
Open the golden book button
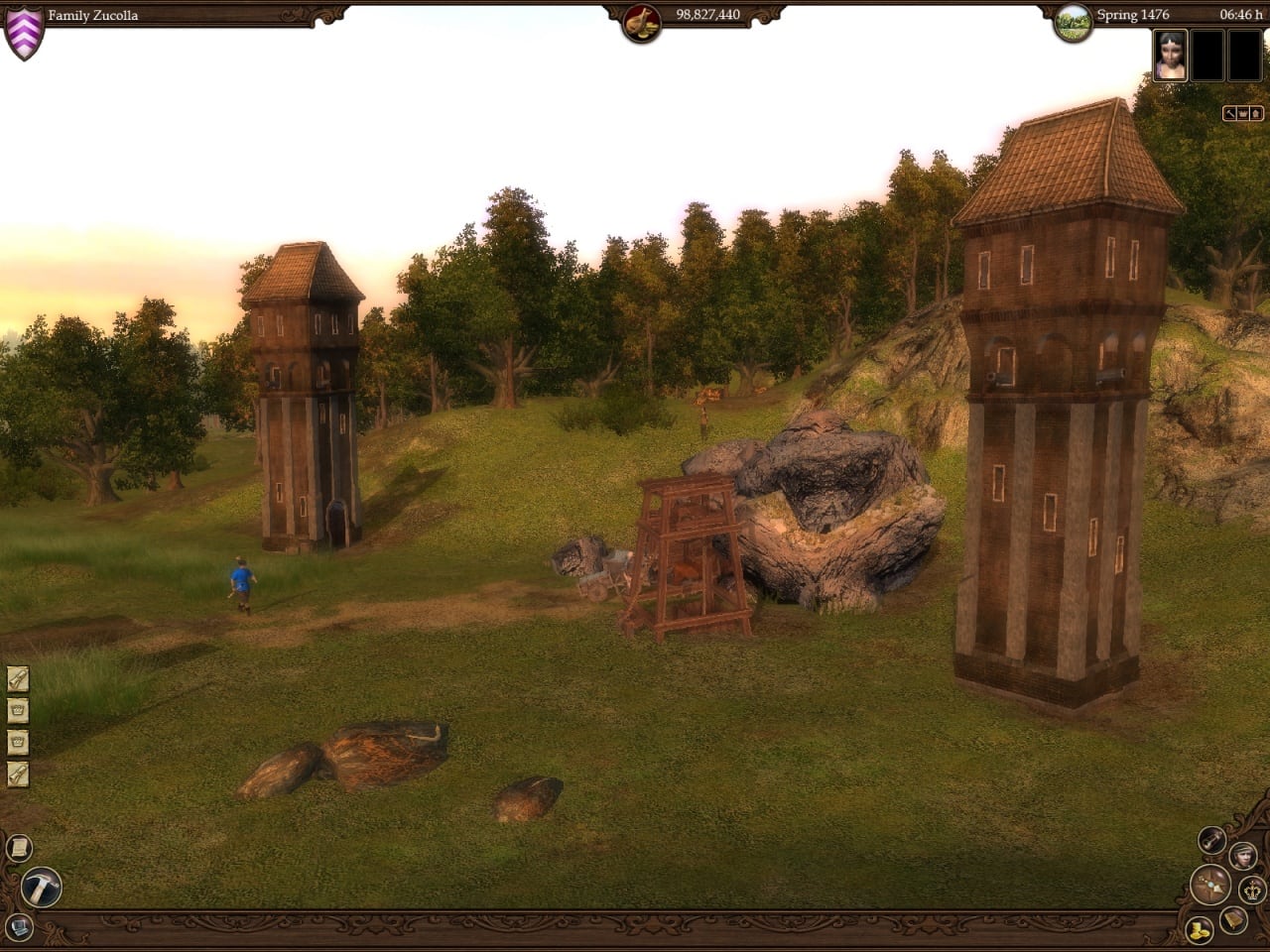1233,920
